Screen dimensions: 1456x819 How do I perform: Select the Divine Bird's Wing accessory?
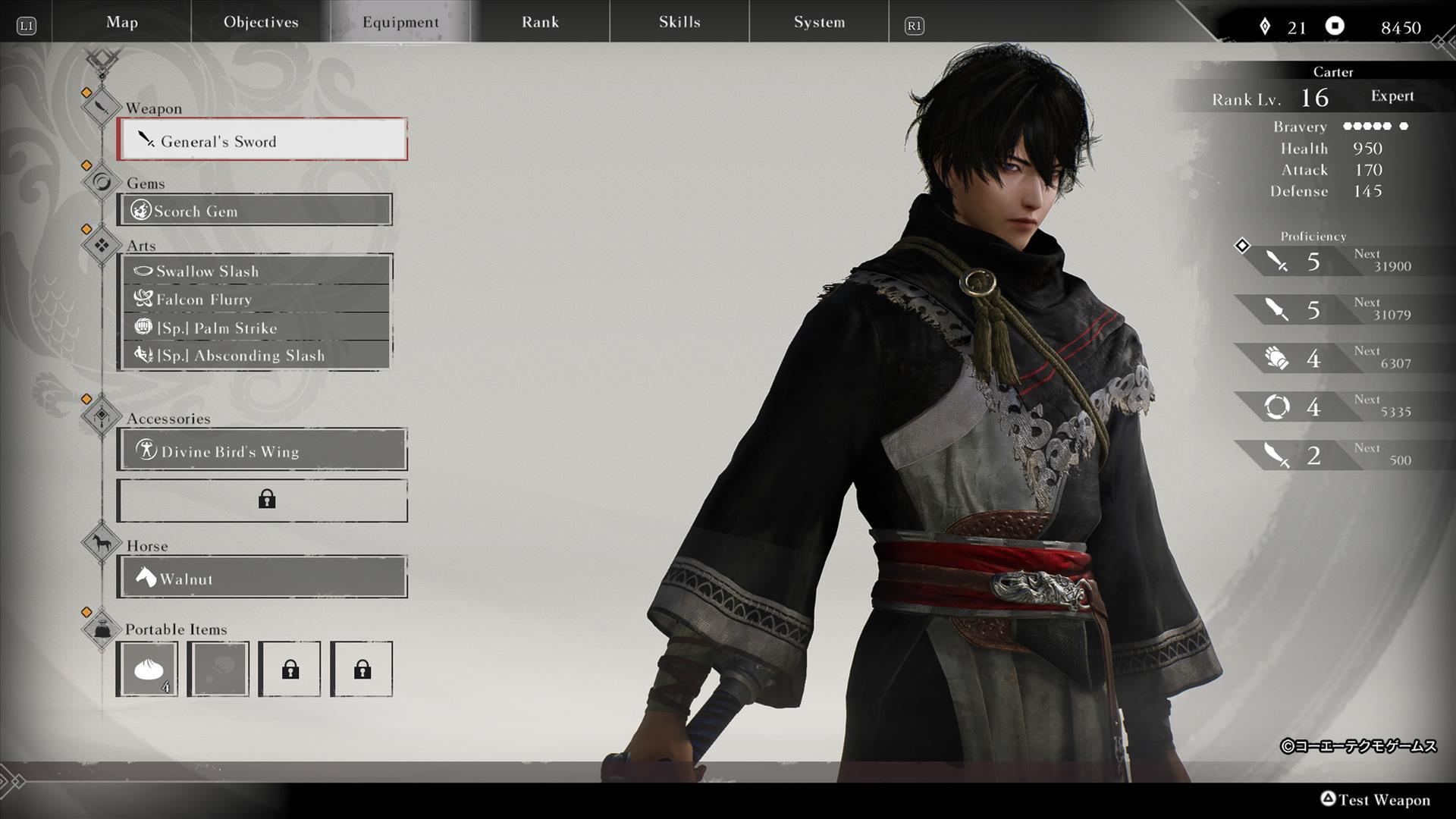[x=262, y=450]
